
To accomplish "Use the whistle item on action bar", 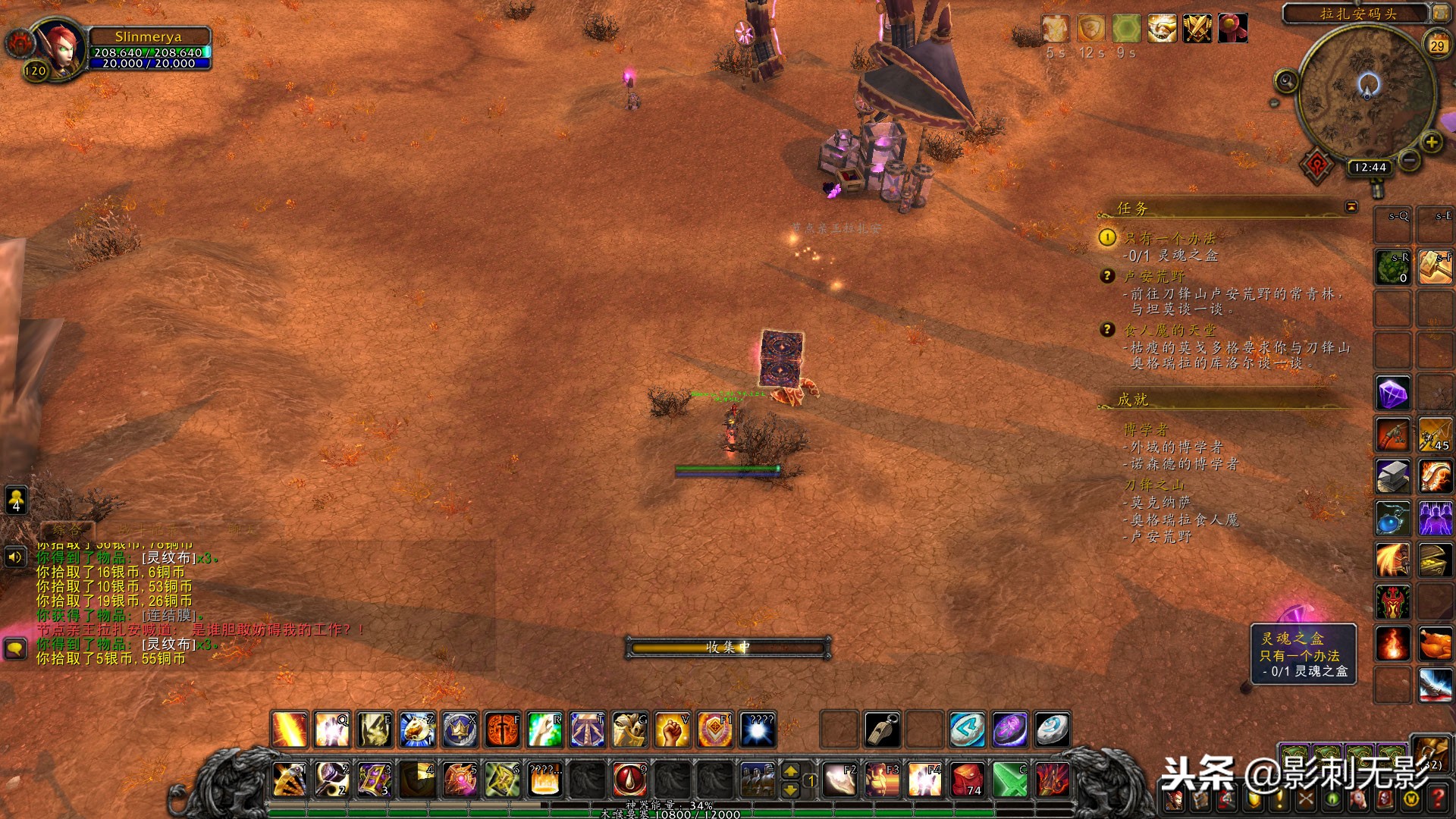I will click(x=883, y=730).
